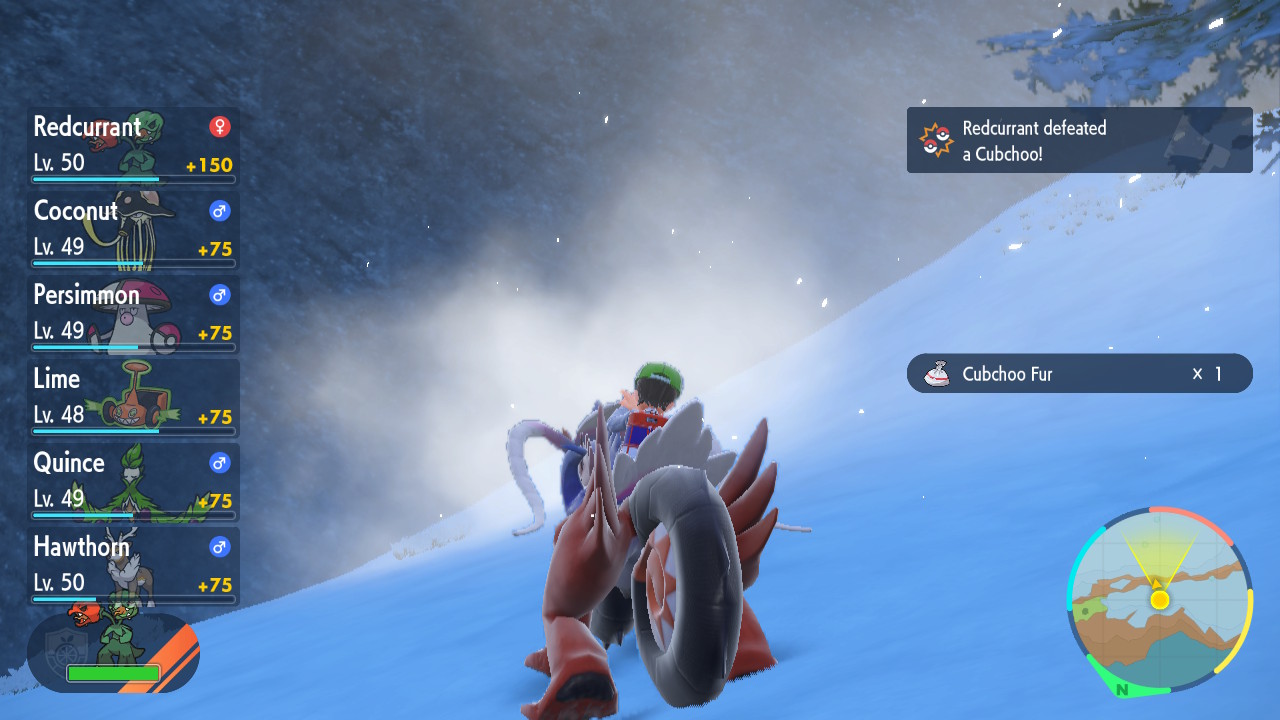Click the lead Pokémon portrait badge

click(x=113, y=652)
